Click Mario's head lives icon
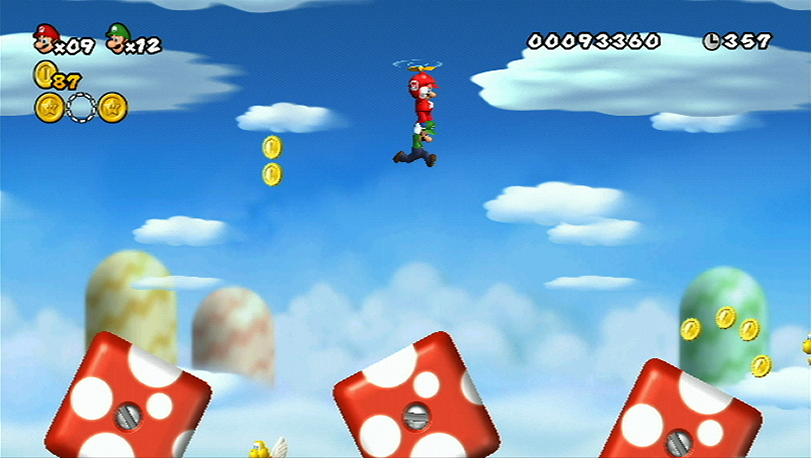This screenshot has width=811, height=458. coord(45,37)
